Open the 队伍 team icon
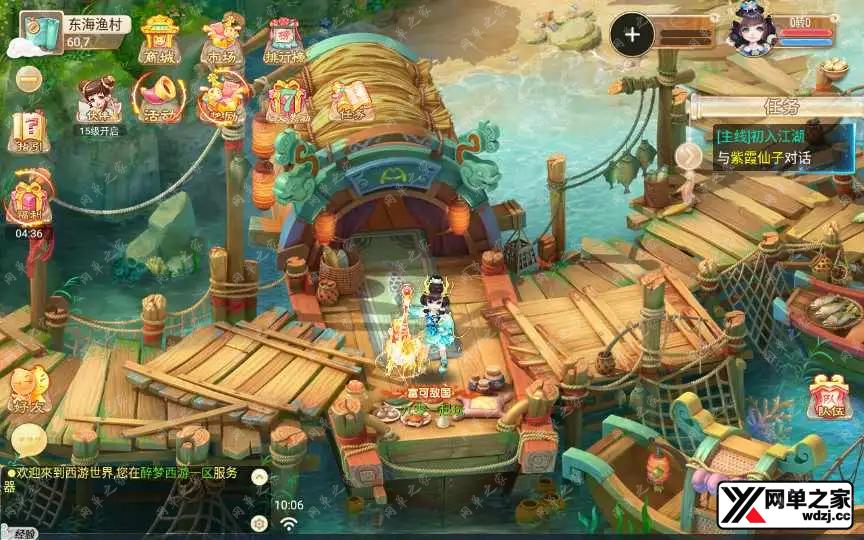 [829, 397]
